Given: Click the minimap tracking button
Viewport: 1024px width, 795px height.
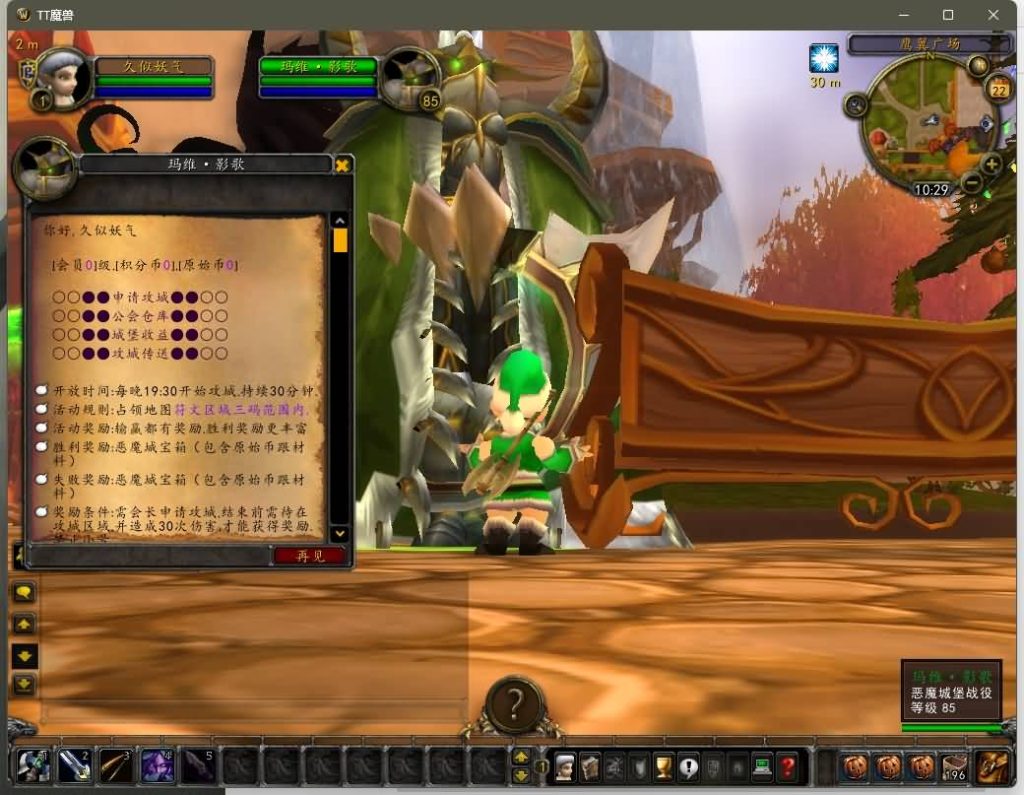Looking at the screenshot, I should (x=856, y=105).
